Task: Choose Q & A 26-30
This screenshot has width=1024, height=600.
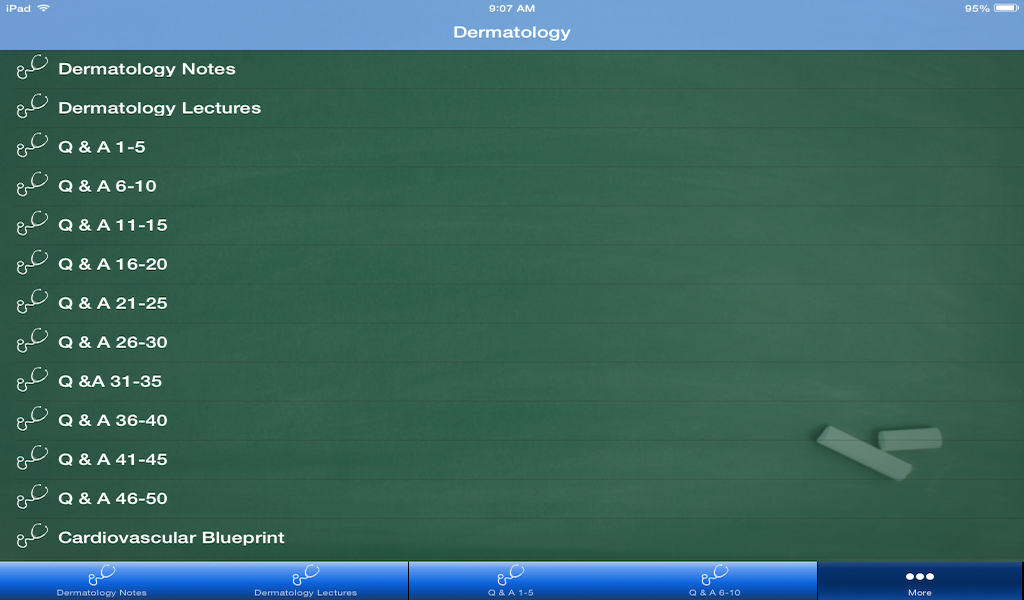Action: [113, 342]
